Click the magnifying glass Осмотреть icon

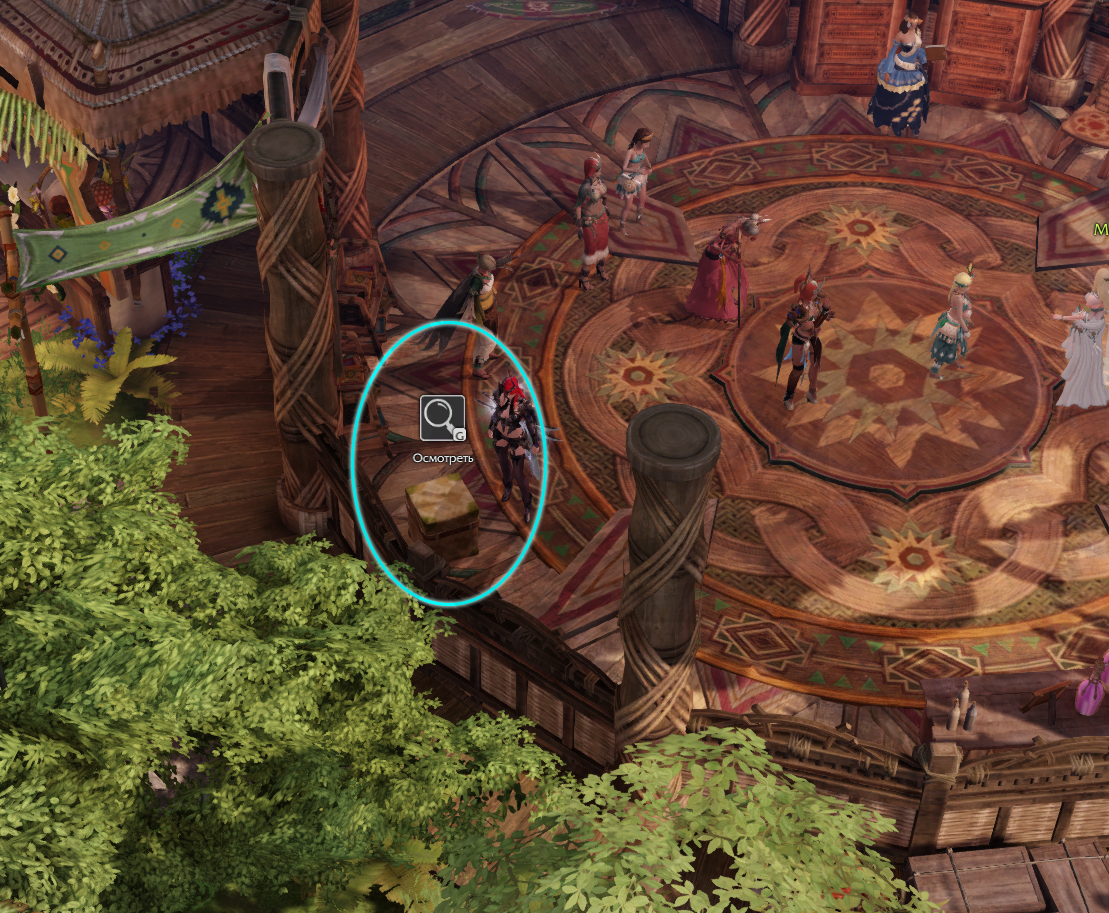click(x=442, y=418)
